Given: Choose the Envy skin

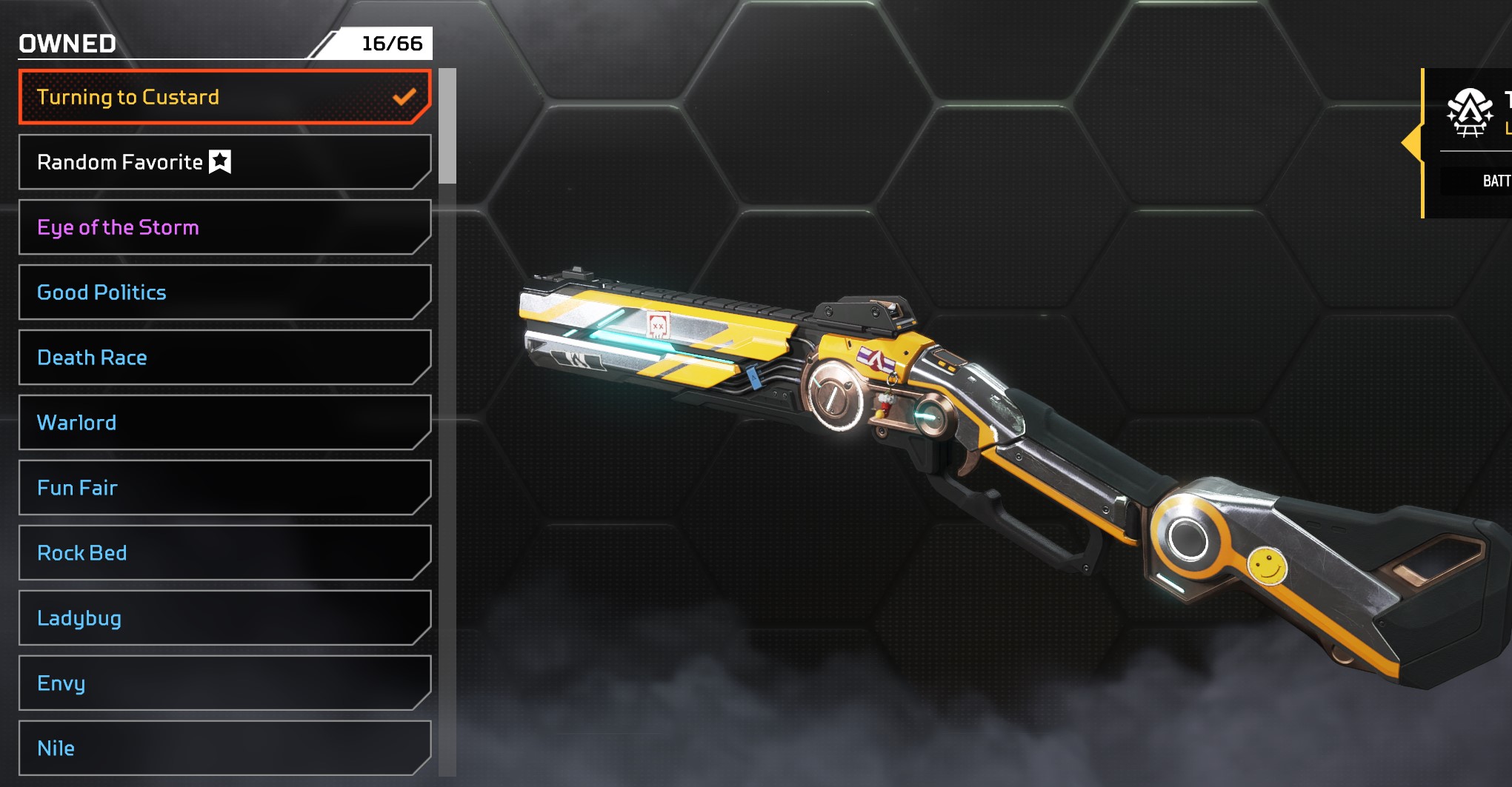Looking at the screenshot, I should (x=224, y=683).
